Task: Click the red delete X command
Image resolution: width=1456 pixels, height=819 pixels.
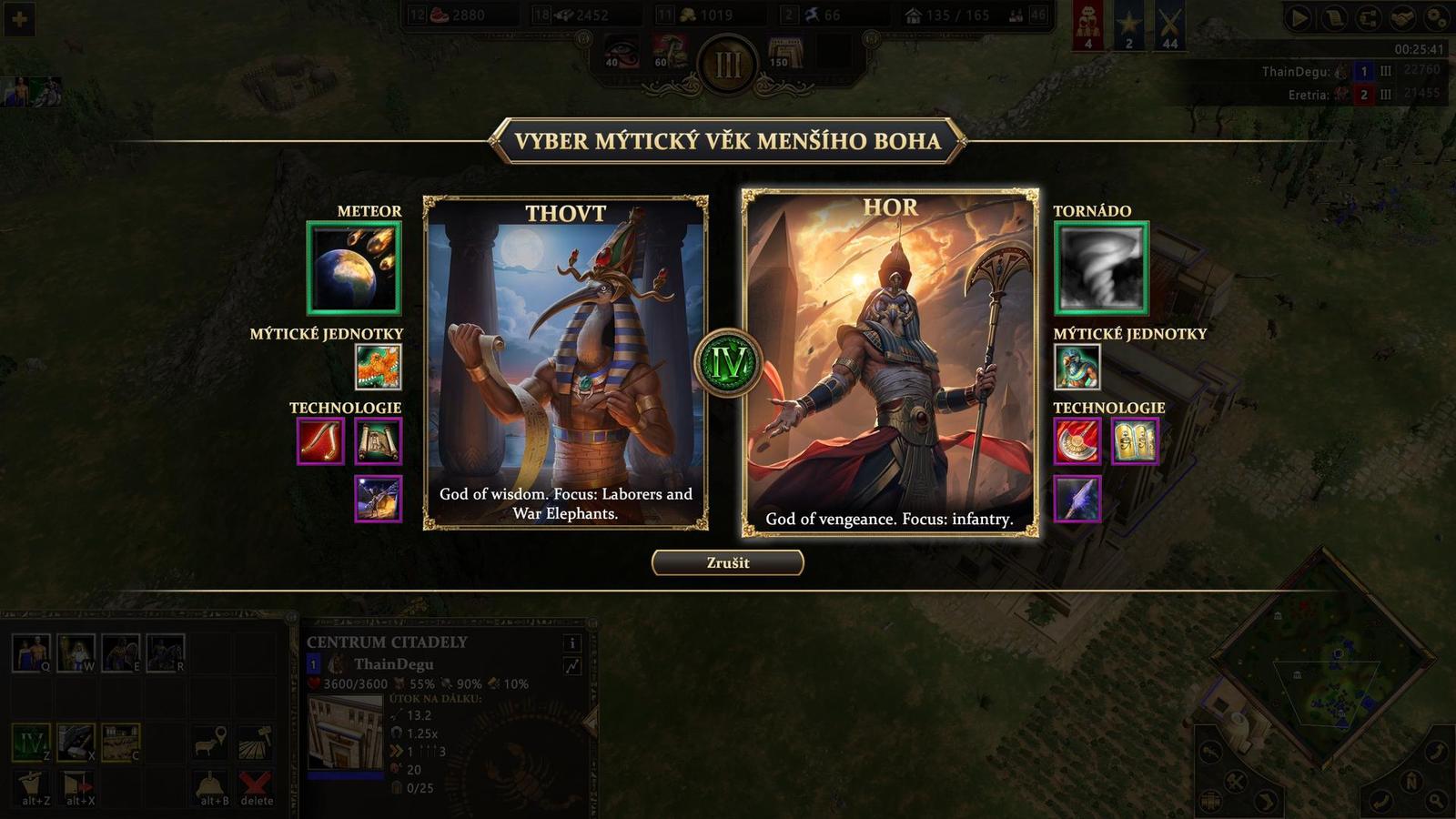Action: [x=252, y=784]
